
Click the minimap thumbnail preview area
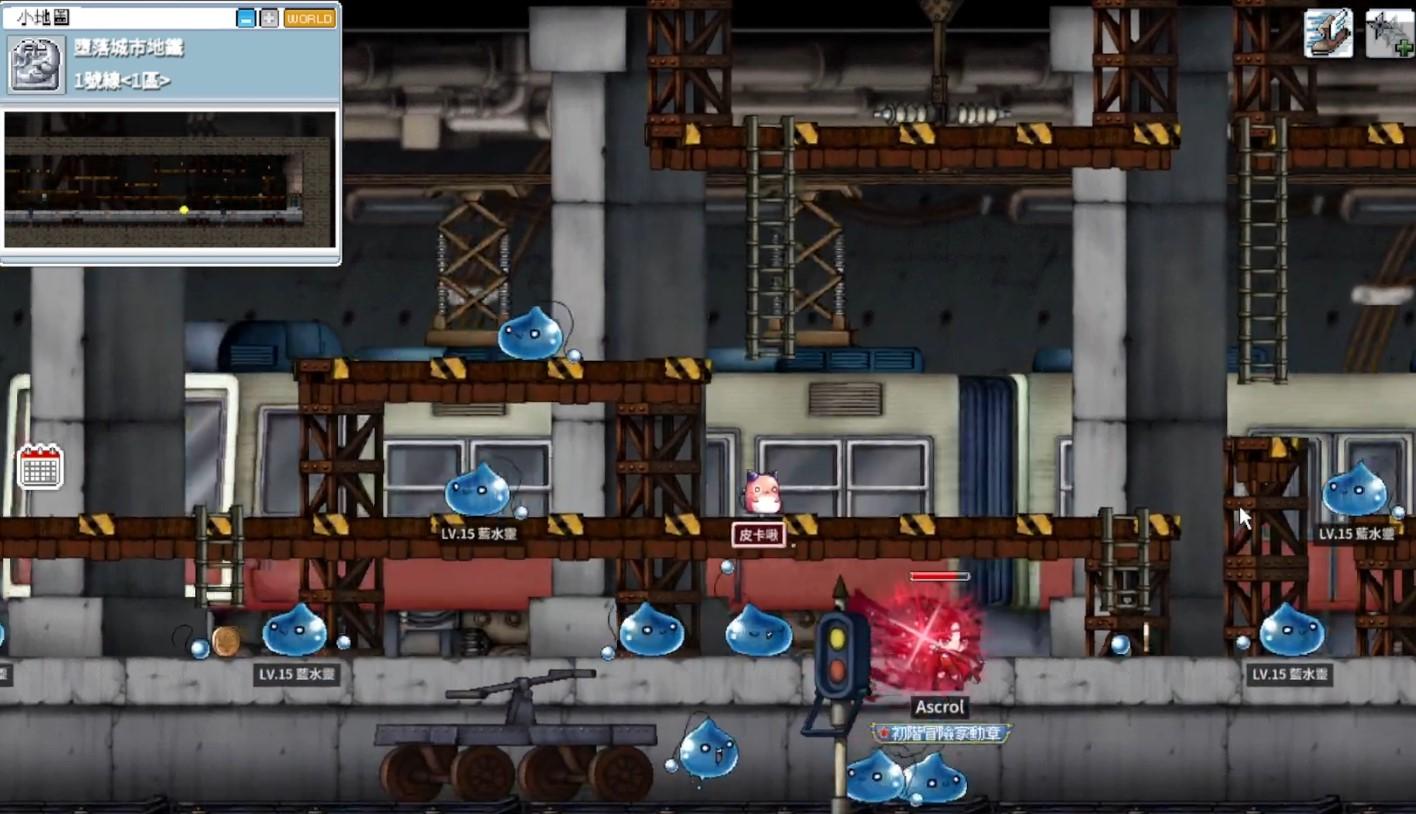[x=168, y=178]
